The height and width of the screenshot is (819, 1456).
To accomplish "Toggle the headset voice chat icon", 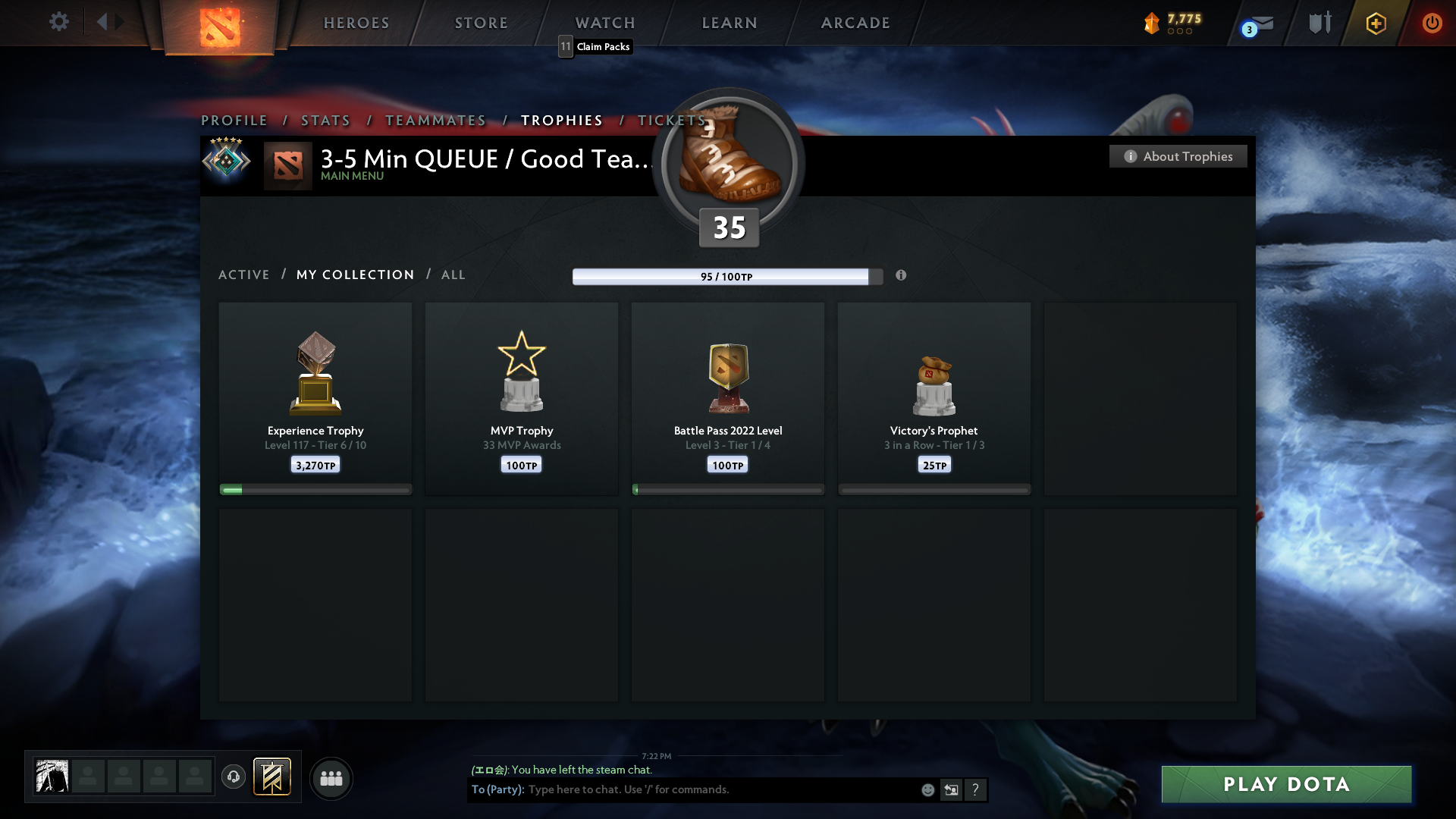I will pyautogui.click(x=234, y=777).
